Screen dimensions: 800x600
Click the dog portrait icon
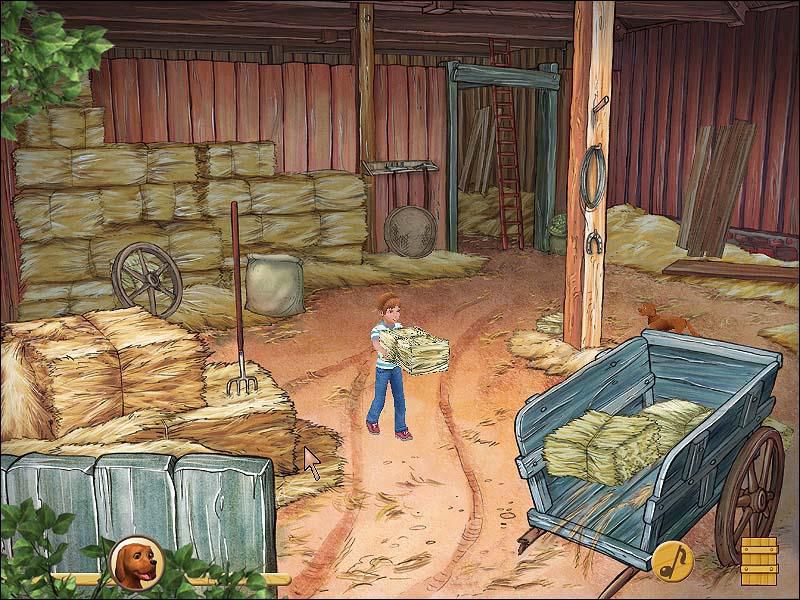(x=134, y=562)
